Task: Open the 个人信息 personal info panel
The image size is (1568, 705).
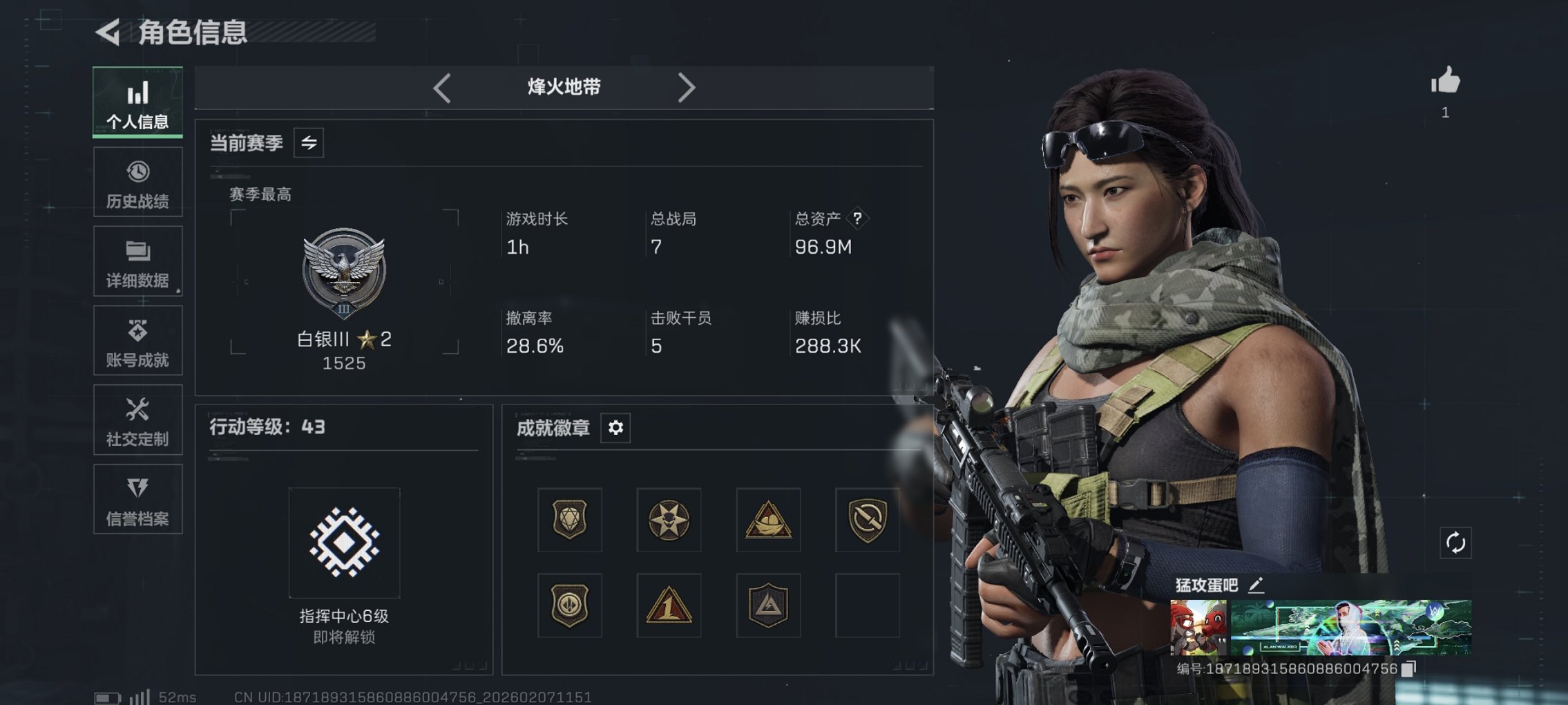Action: point(137,102)
